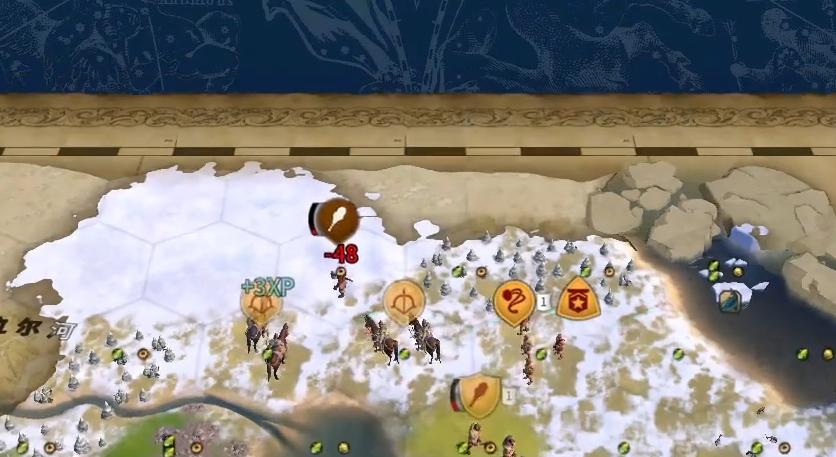Select the bow banner without the XP text
This screenshot has height=457, width=836.
pos(404,301)
